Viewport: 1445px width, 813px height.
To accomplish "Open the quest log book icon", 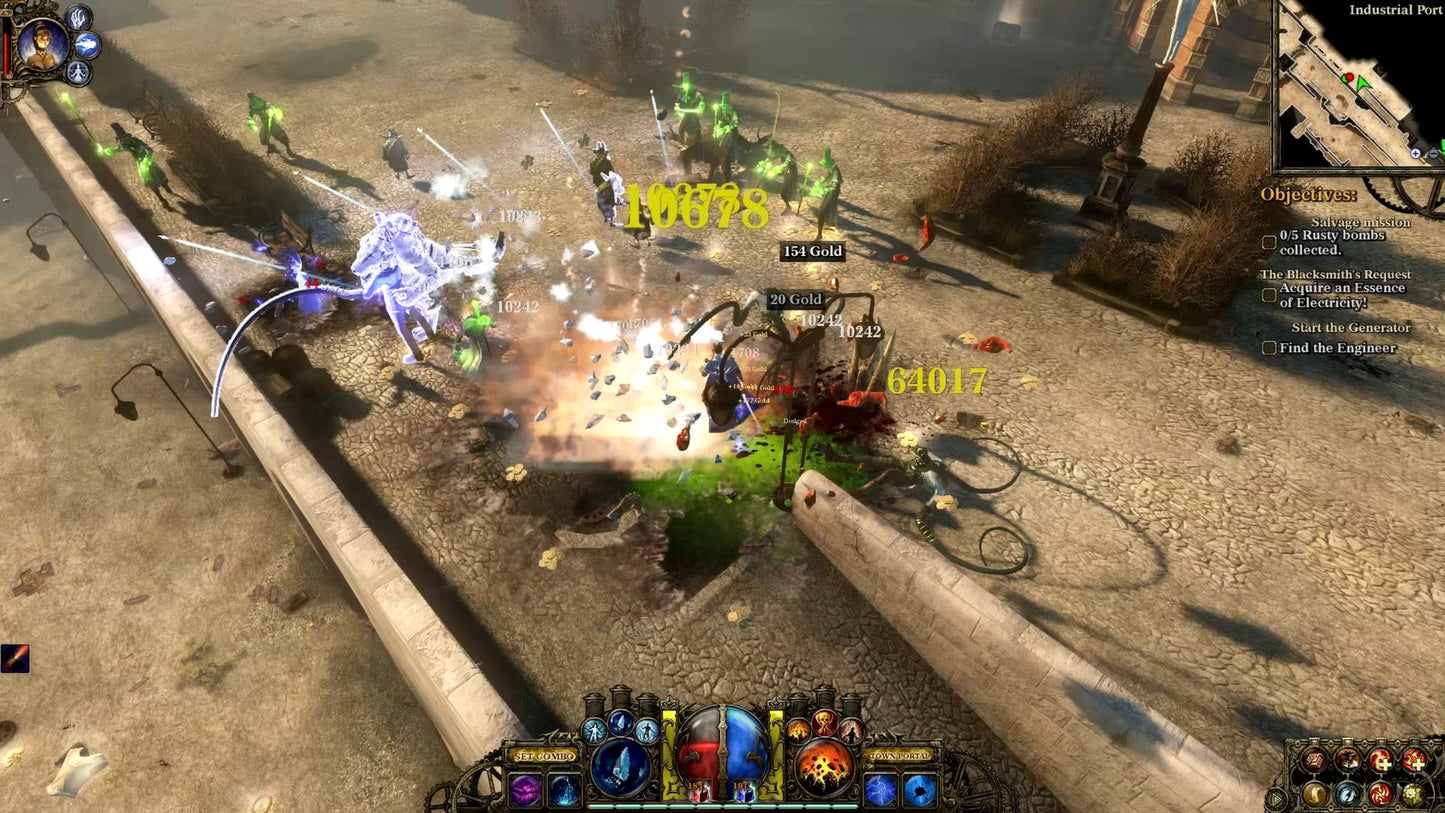I will click(1313, 760).
